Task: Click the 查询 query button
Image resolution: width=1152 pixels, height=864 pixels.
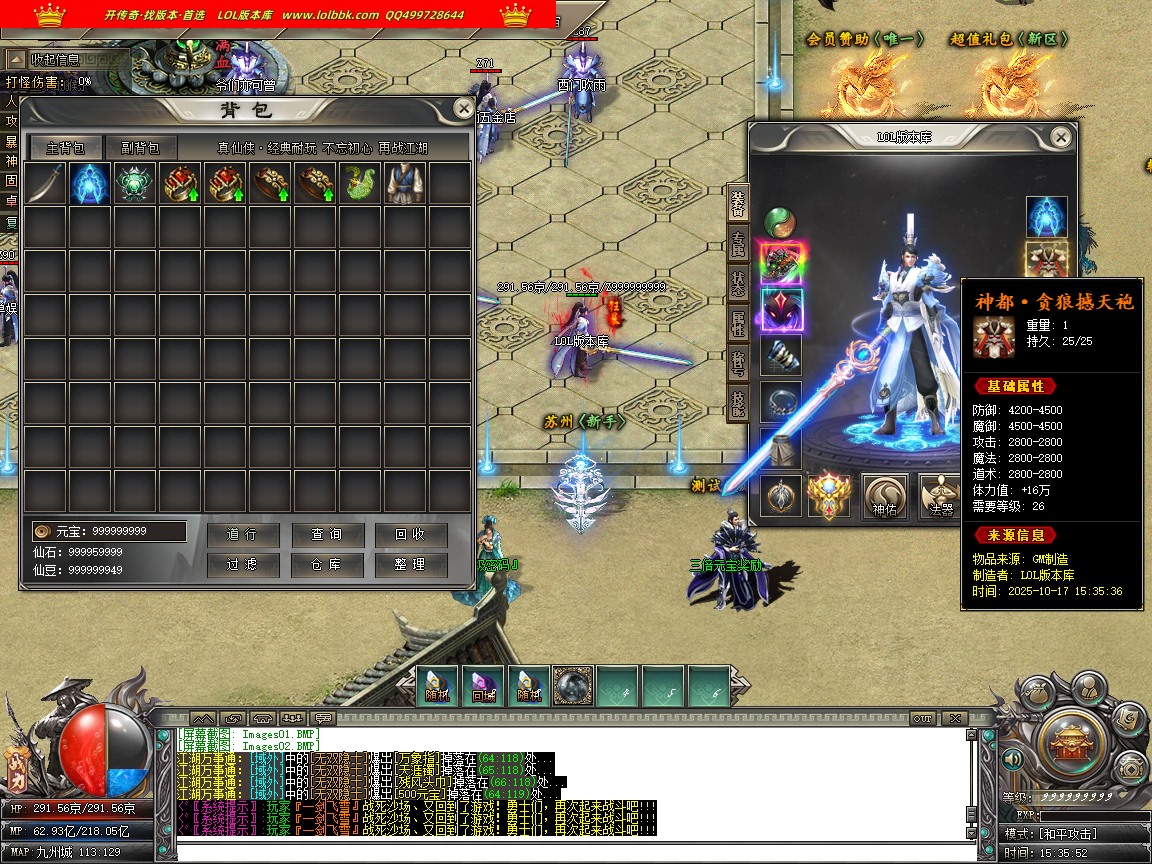Action: click(326, 535)
